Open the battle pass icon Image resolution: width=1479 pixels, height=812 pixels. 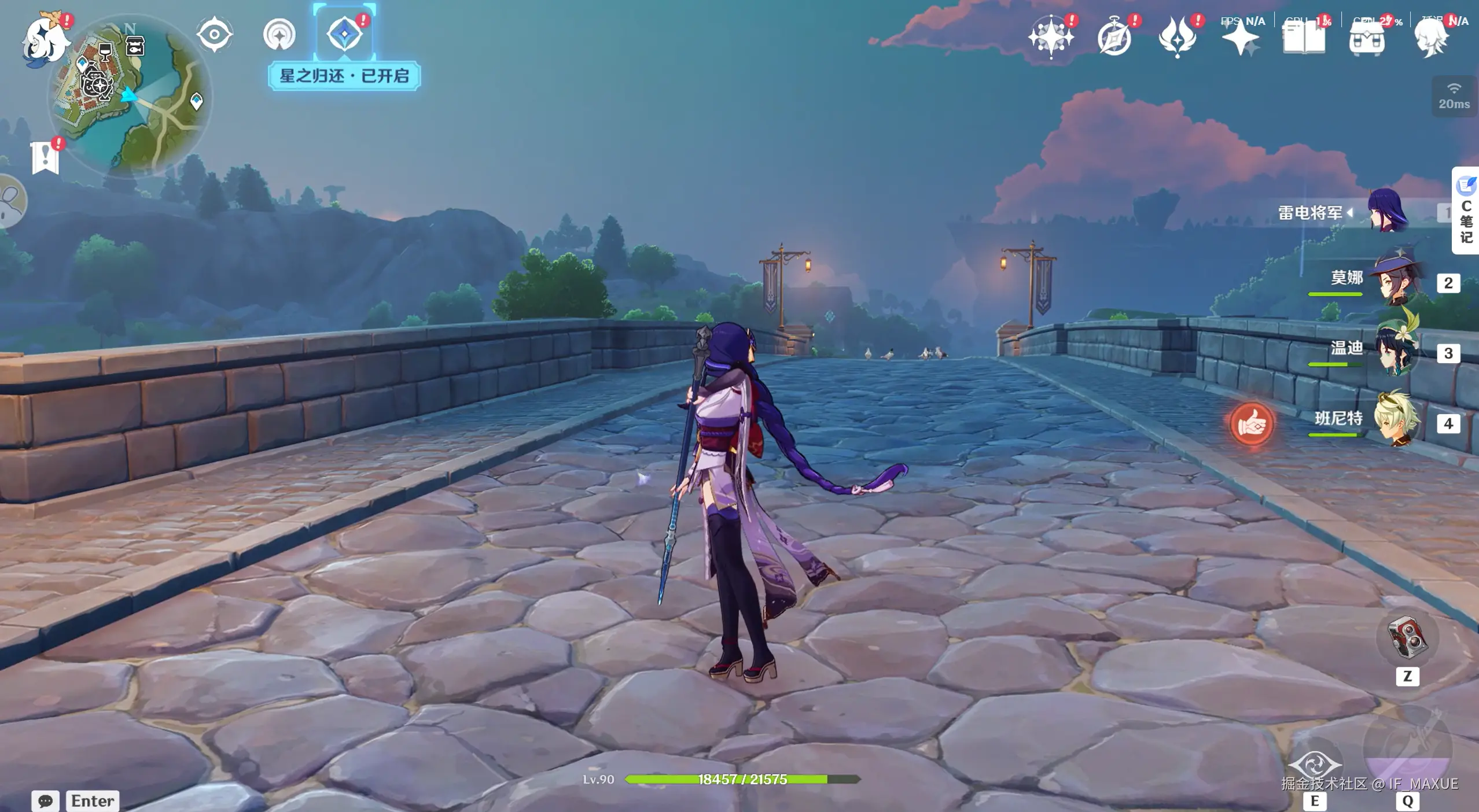(x=1177, y=38)
